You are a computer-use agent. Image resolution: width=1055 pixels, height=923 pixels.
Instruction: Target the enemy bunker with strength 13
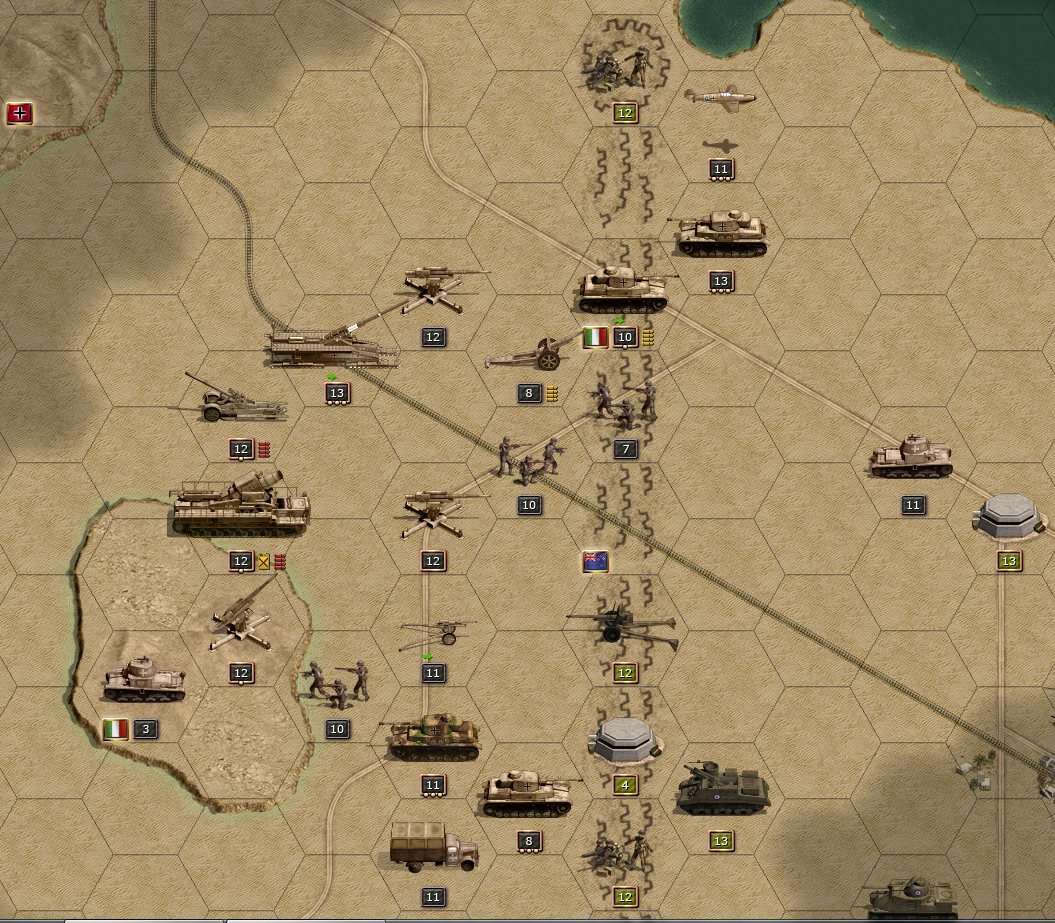click(x=1009, y=516)
